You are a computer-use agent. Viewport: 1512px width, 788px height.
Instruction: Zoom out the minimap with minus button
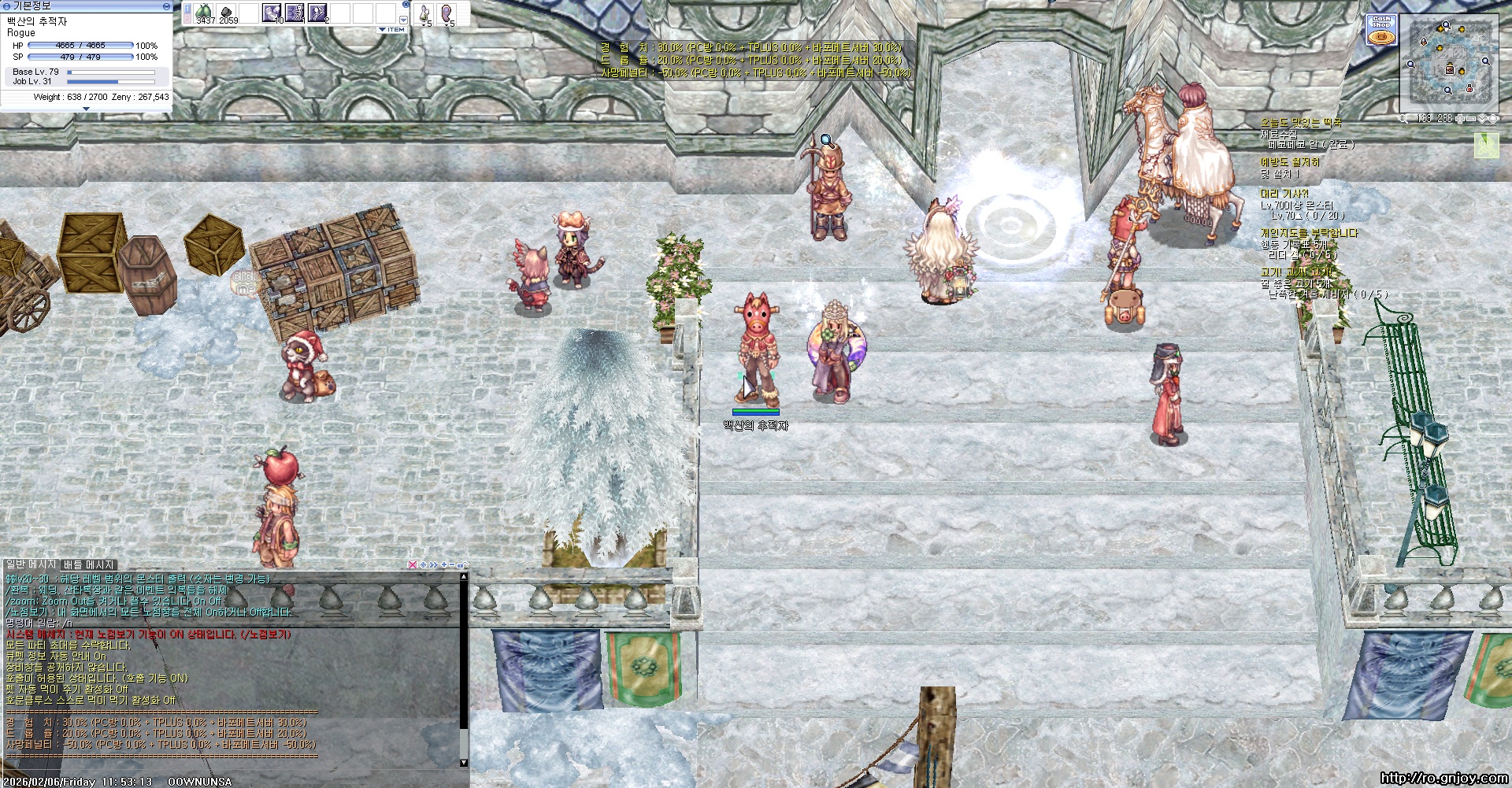coord(1471,119)
